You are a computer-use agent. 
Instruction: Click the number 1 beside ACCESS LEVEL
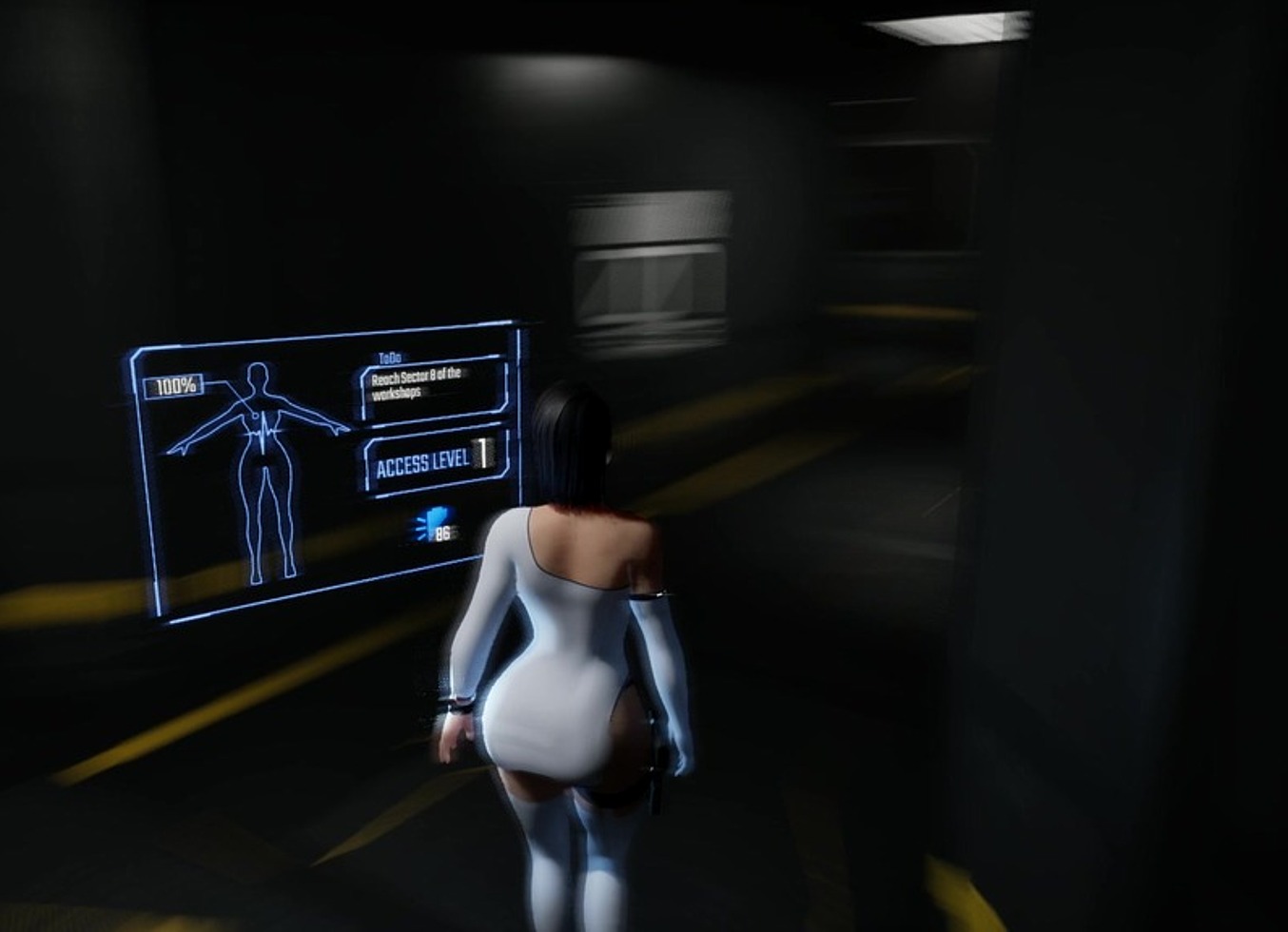coord(482,453)
